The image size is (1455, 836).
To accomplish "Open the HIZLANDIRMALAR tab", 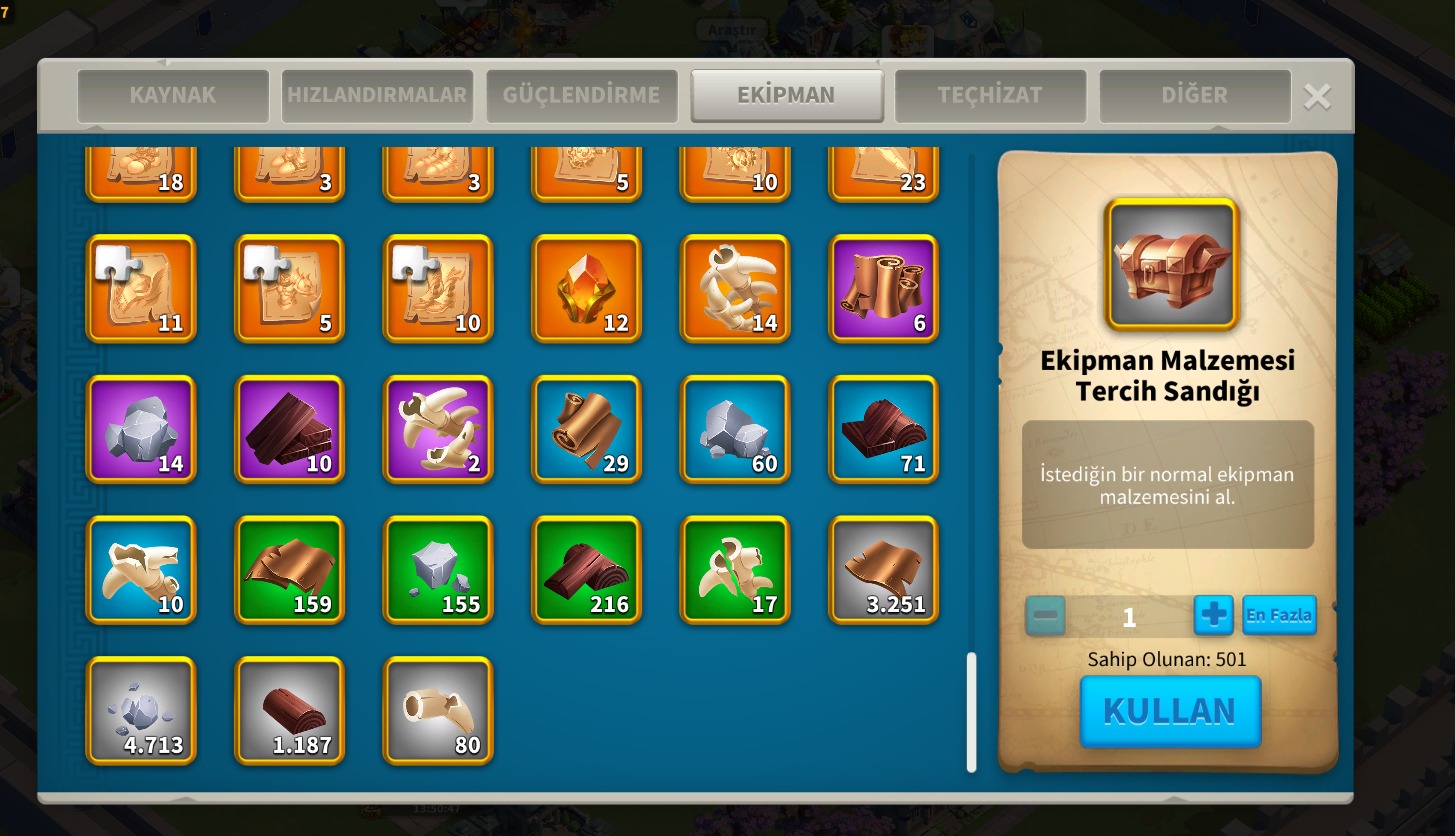I will pyautogui.click(x=377, y=96).
